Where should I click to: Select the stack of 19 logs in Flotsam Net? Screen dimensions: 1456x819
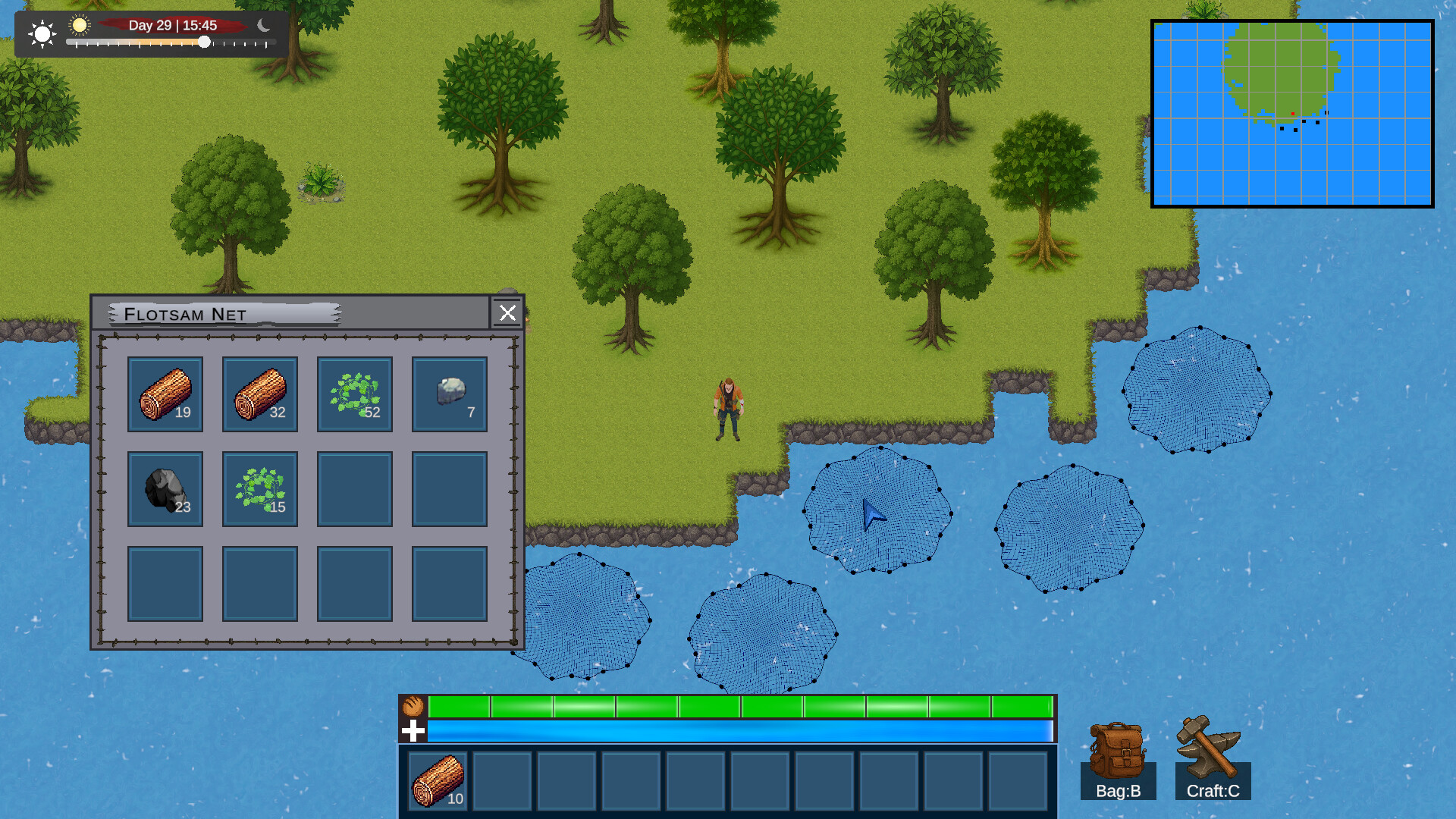coord(165,394)
